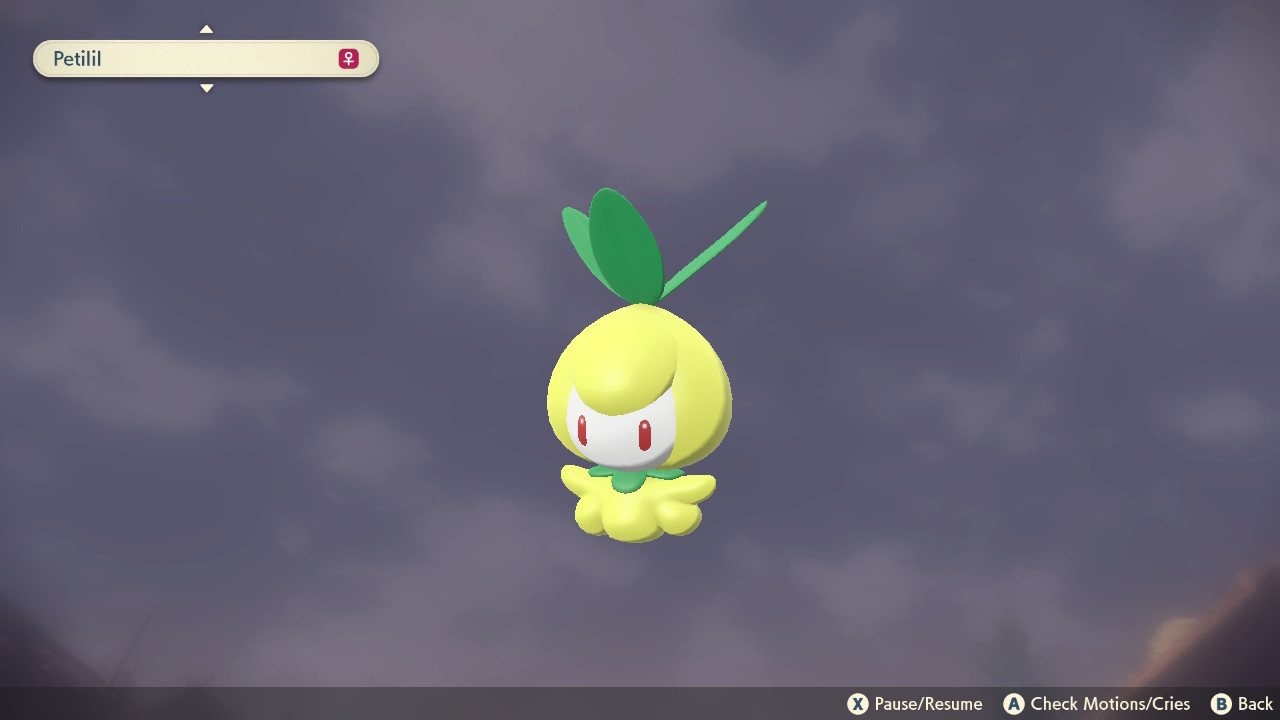Click the cream-colored name banner background
The image size is (1280, 720).
(205, 59)
